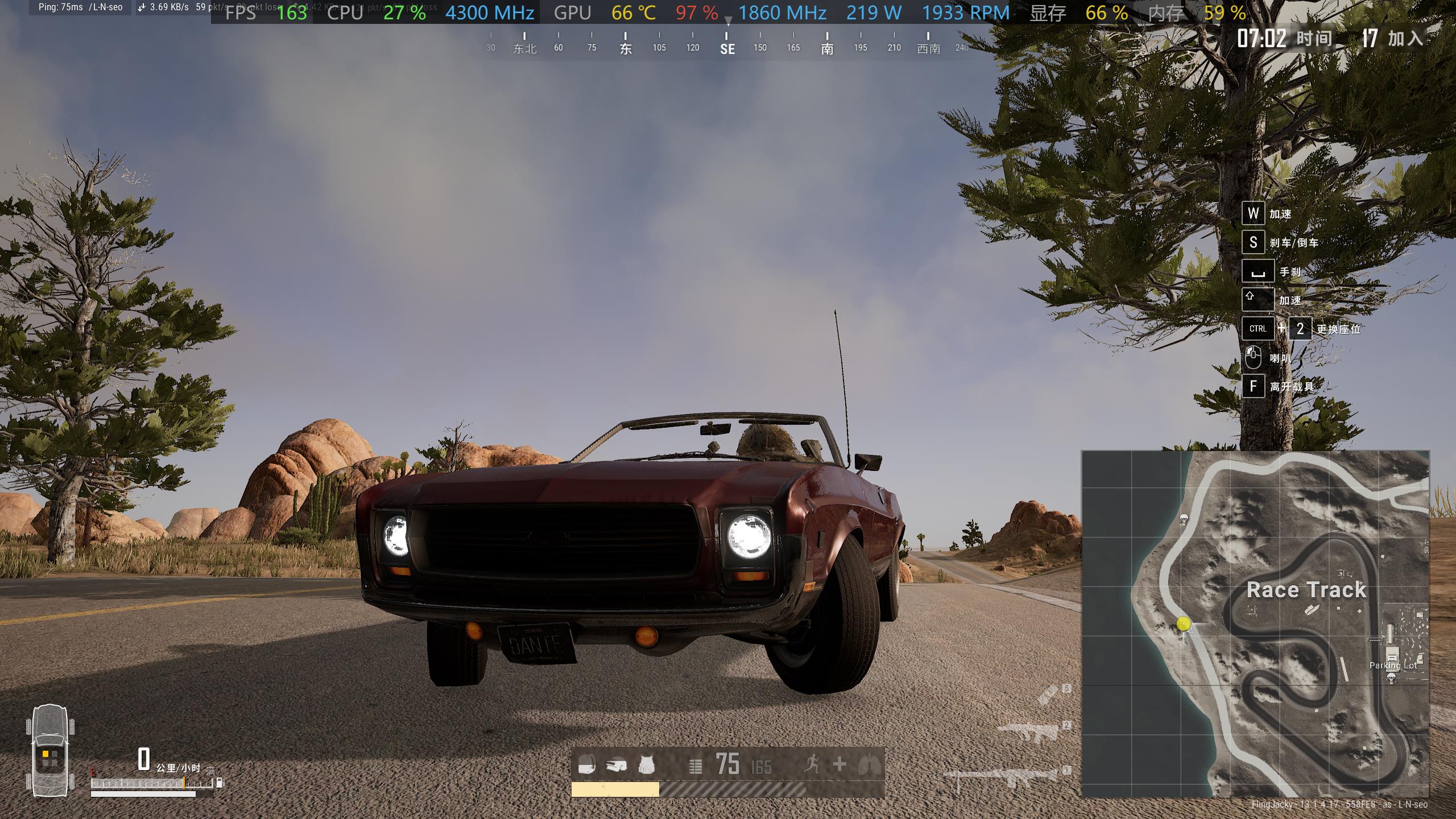
Task: Click the ammo magazine icon
Action: click(x=695, y=766)
